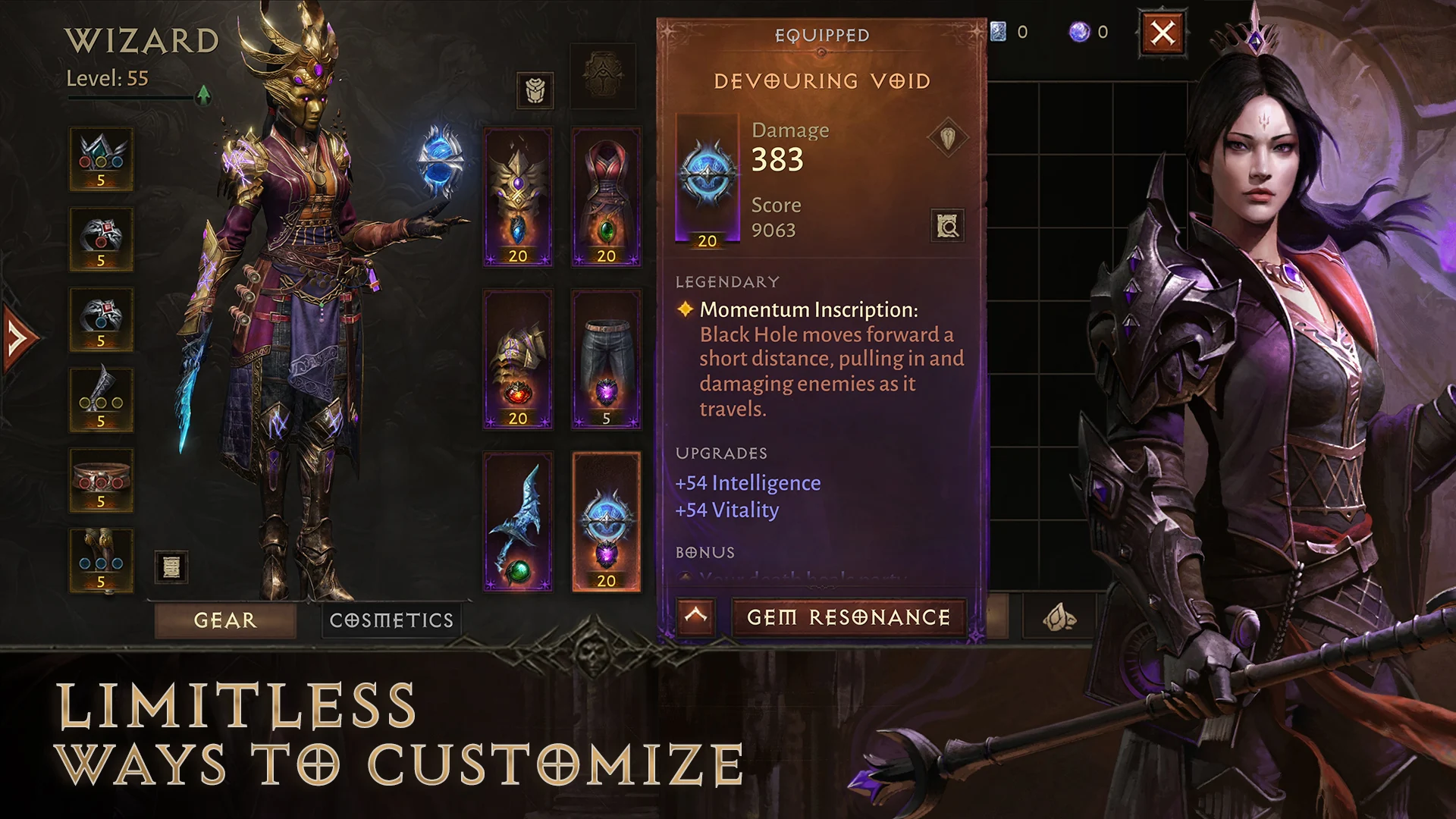Toggle the helmet visibility icon
1456x819 pixels.
coord(535,91)
